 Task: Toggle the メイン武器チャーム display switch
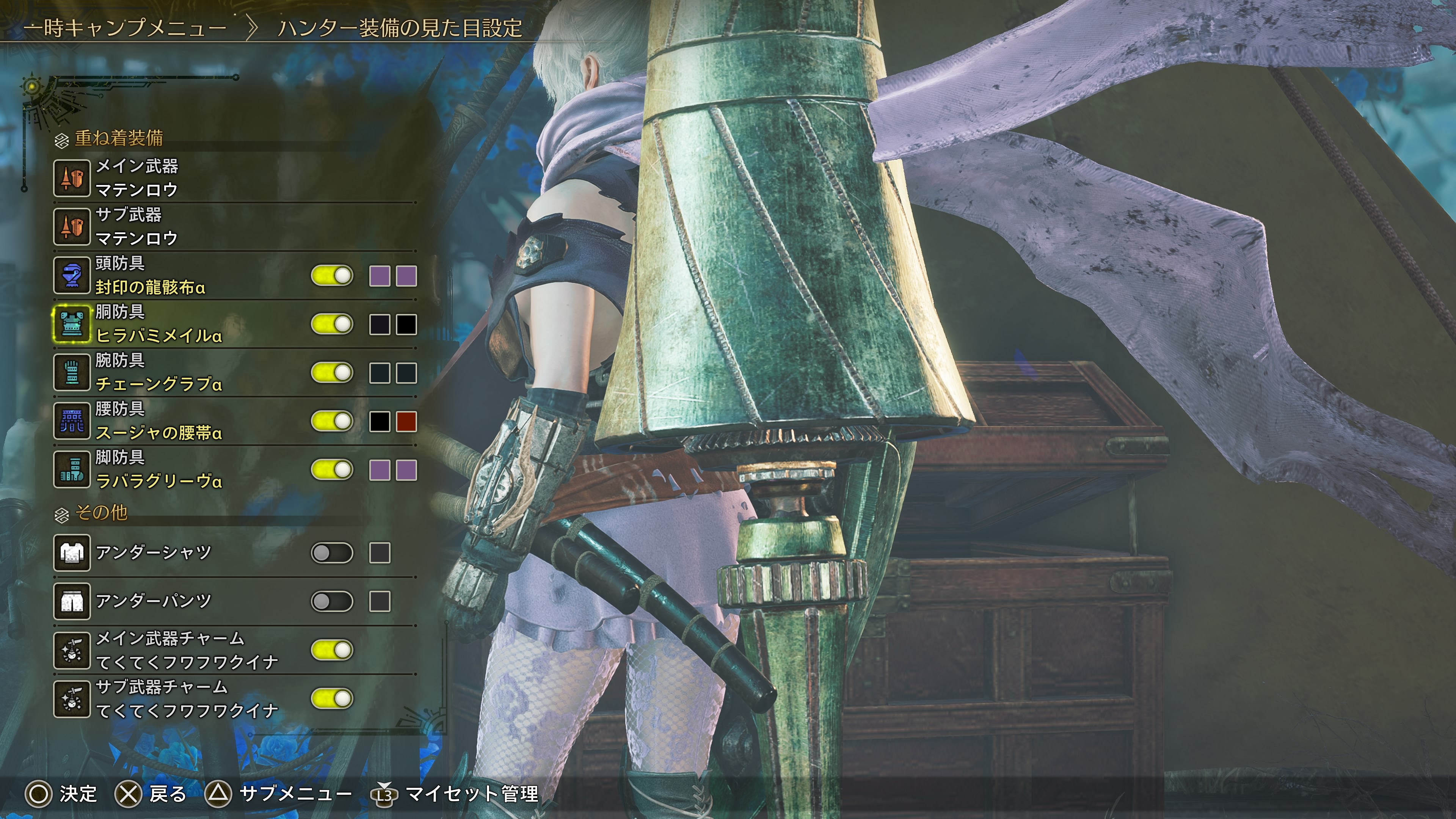click(x=332, y=650)
